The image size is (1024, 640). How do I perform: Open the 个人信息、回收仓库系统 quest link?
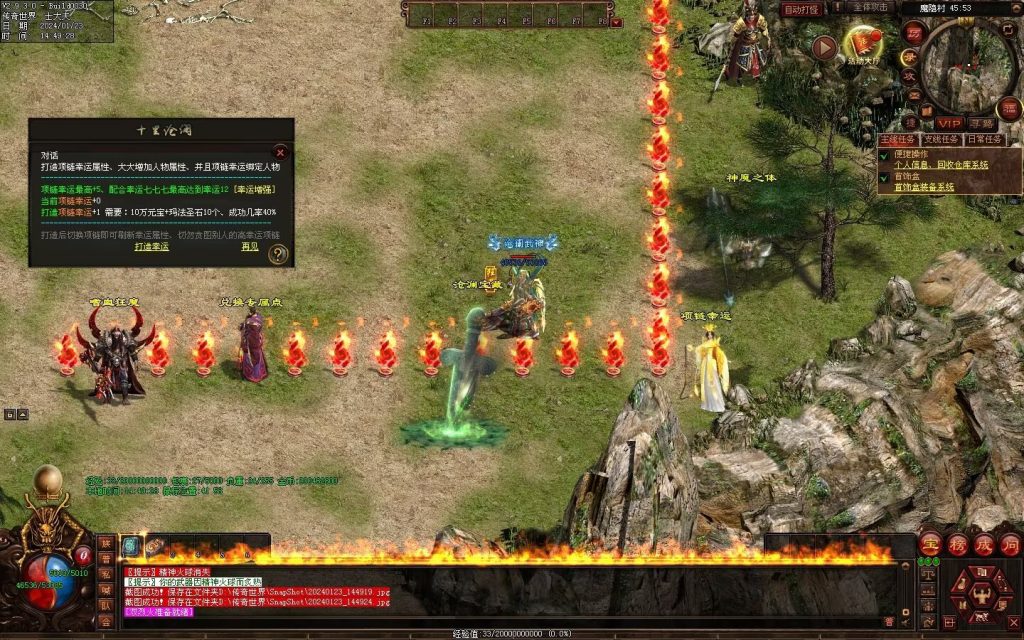coord(940,164)
